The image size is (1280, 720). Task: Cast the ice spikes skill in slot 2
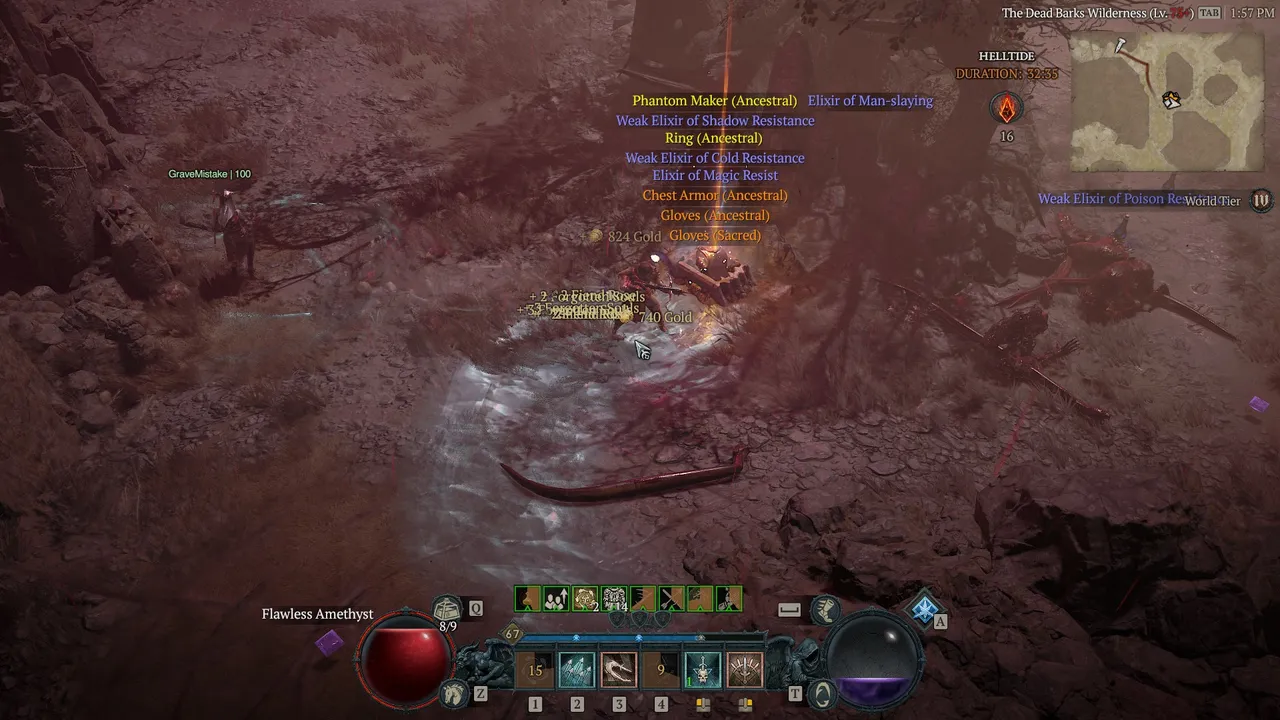(x=577, y=671)
